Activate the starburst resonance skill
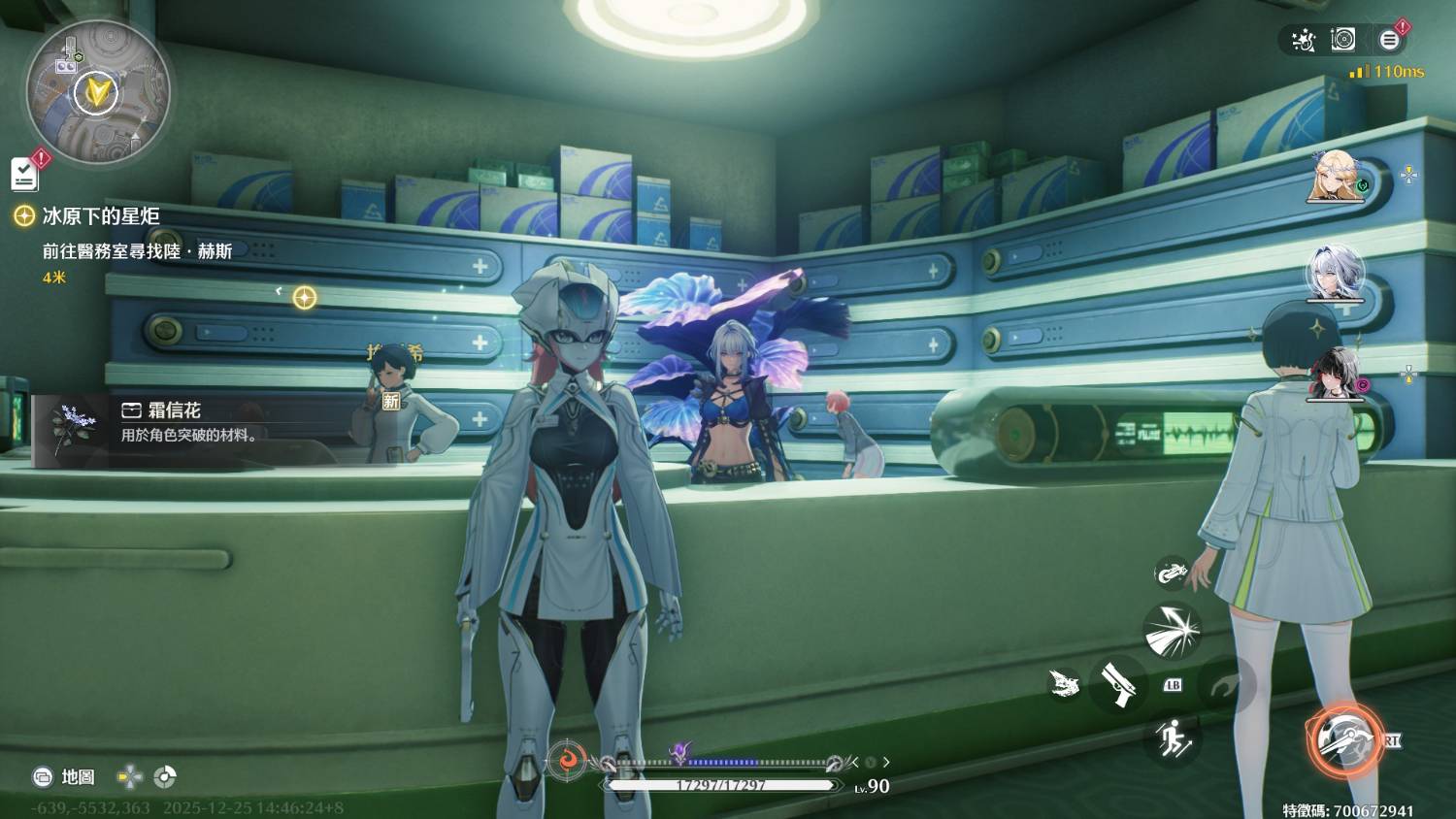The image size is (1456, 819). point(1172,631)
